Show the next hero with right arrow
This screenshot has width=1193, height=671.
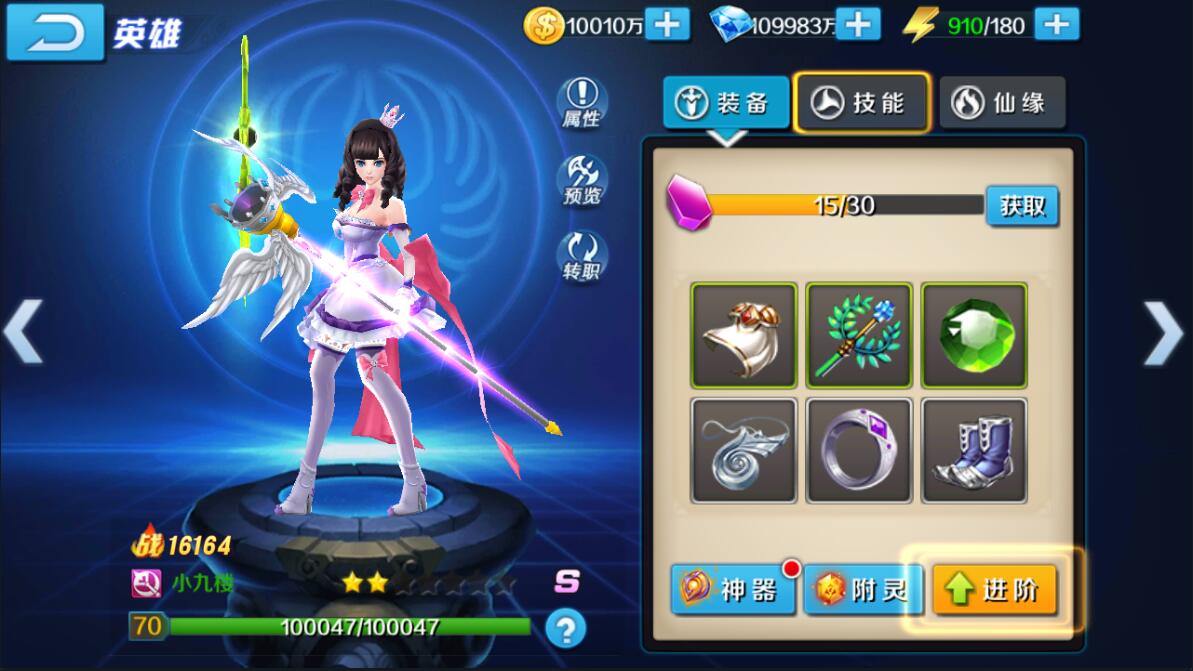(x=1163, y=332)
